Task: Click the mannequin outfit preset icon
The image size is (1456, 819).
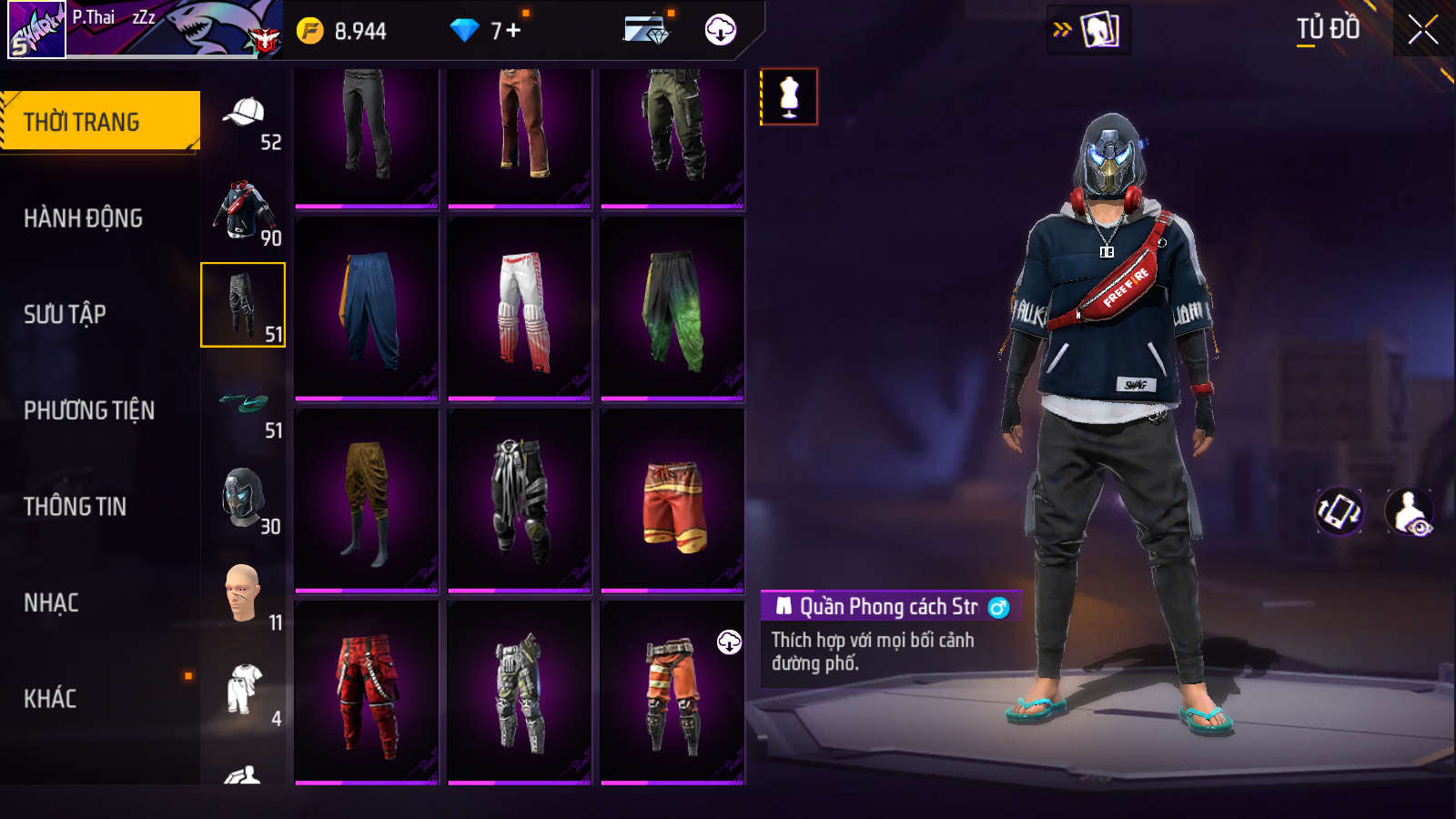Action: click(789, 96)
